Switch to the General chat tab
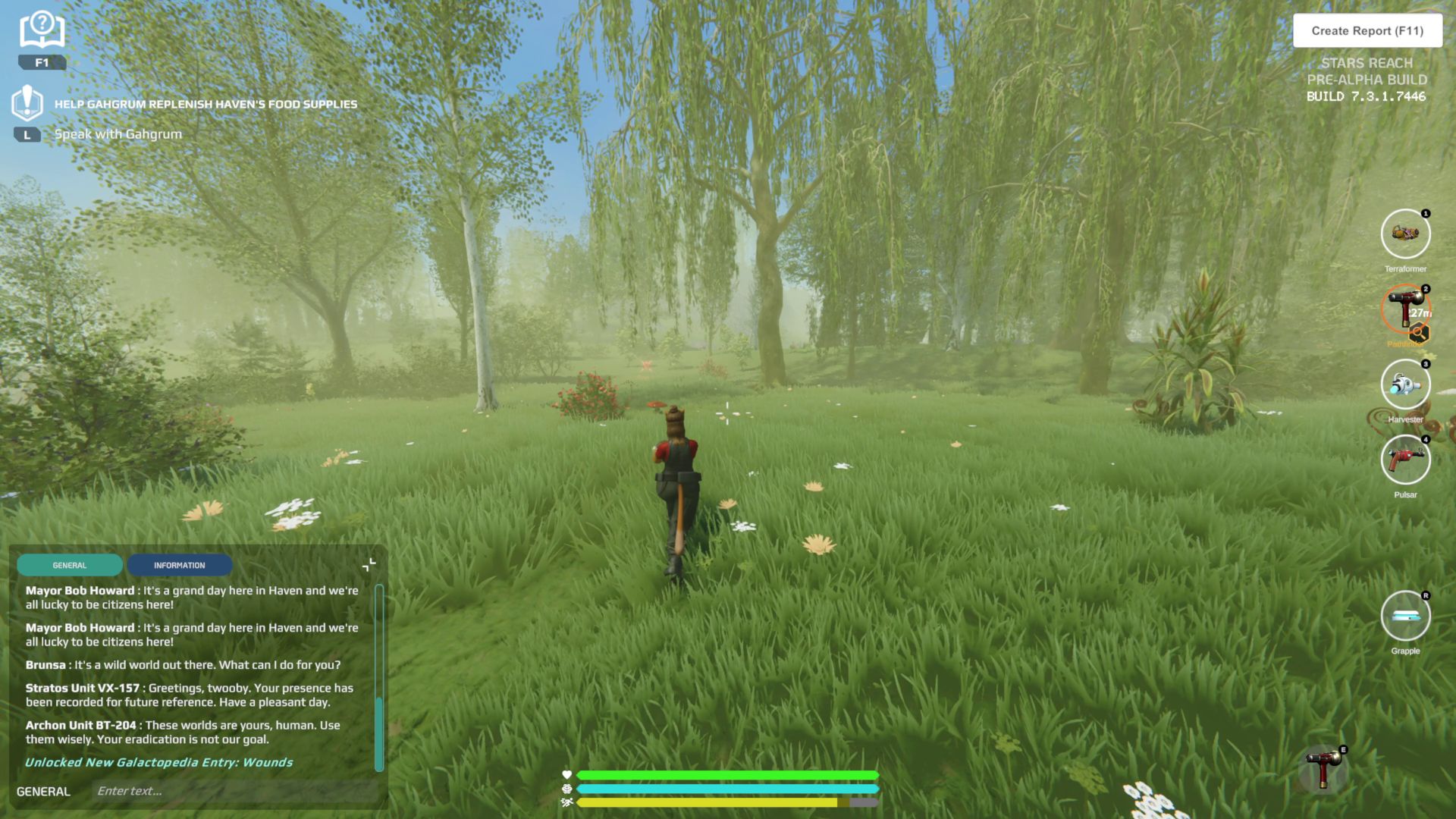This screenshot has width=1456, height=819. 70,565
